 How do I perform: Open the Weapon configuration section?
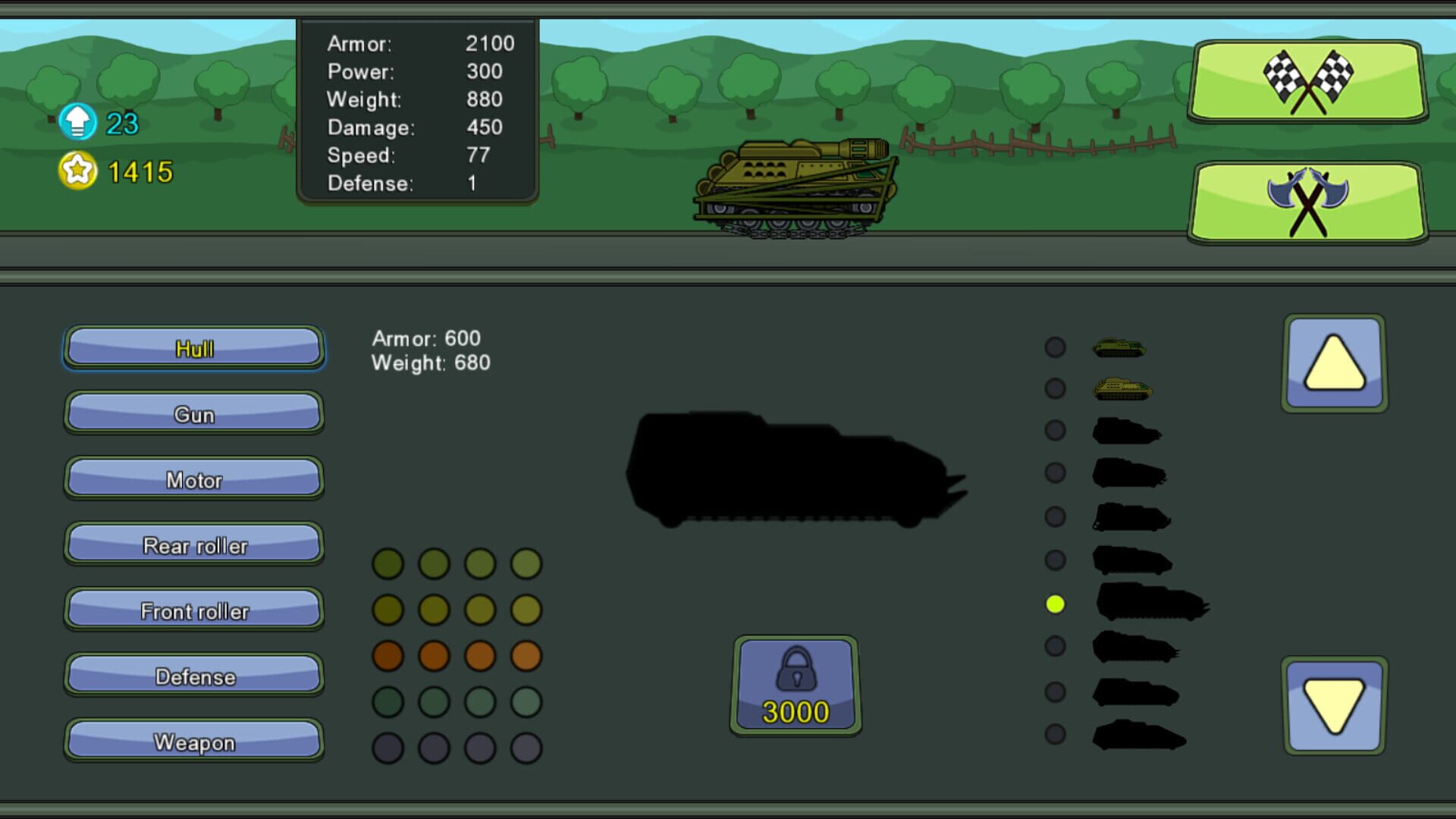[194, 742]
